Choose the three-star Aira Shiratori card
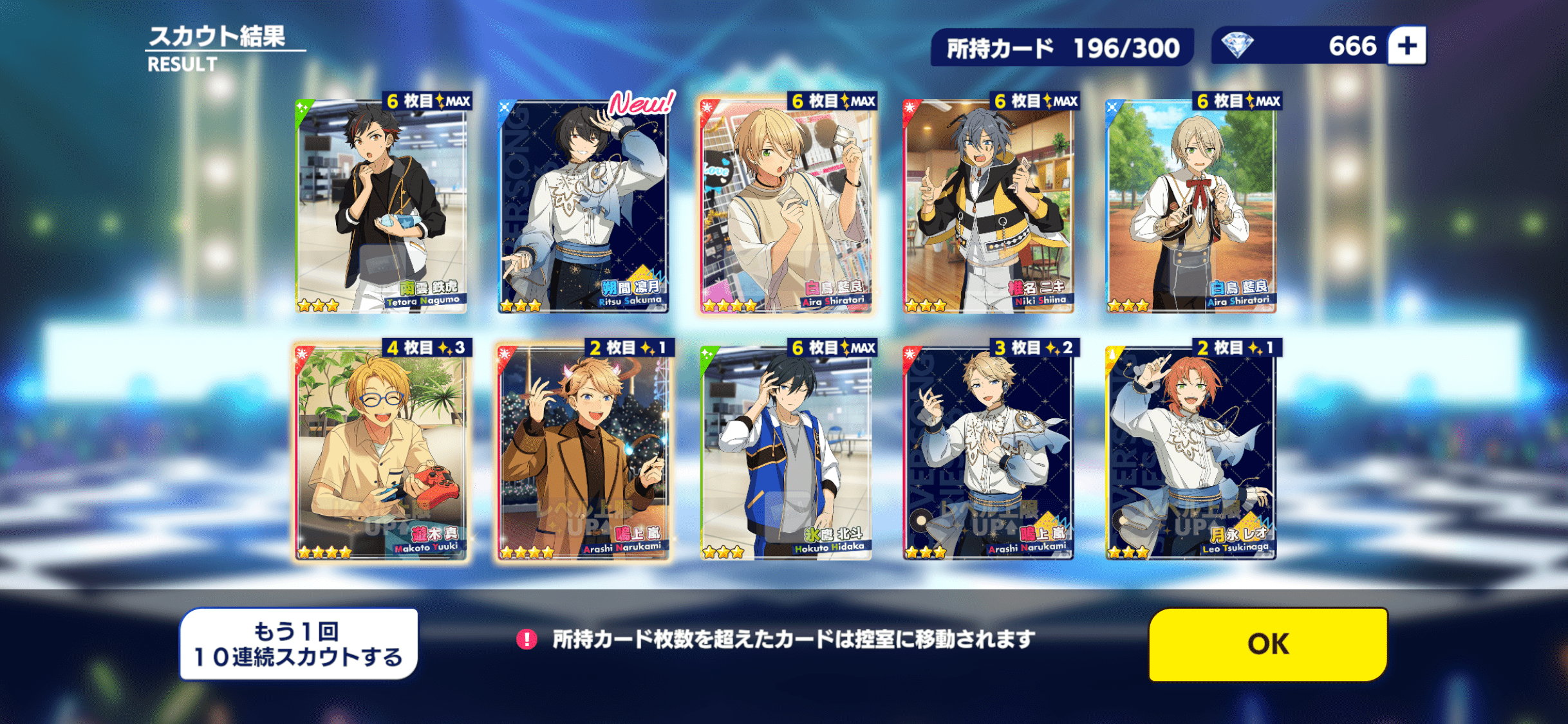 point(1191,206)
